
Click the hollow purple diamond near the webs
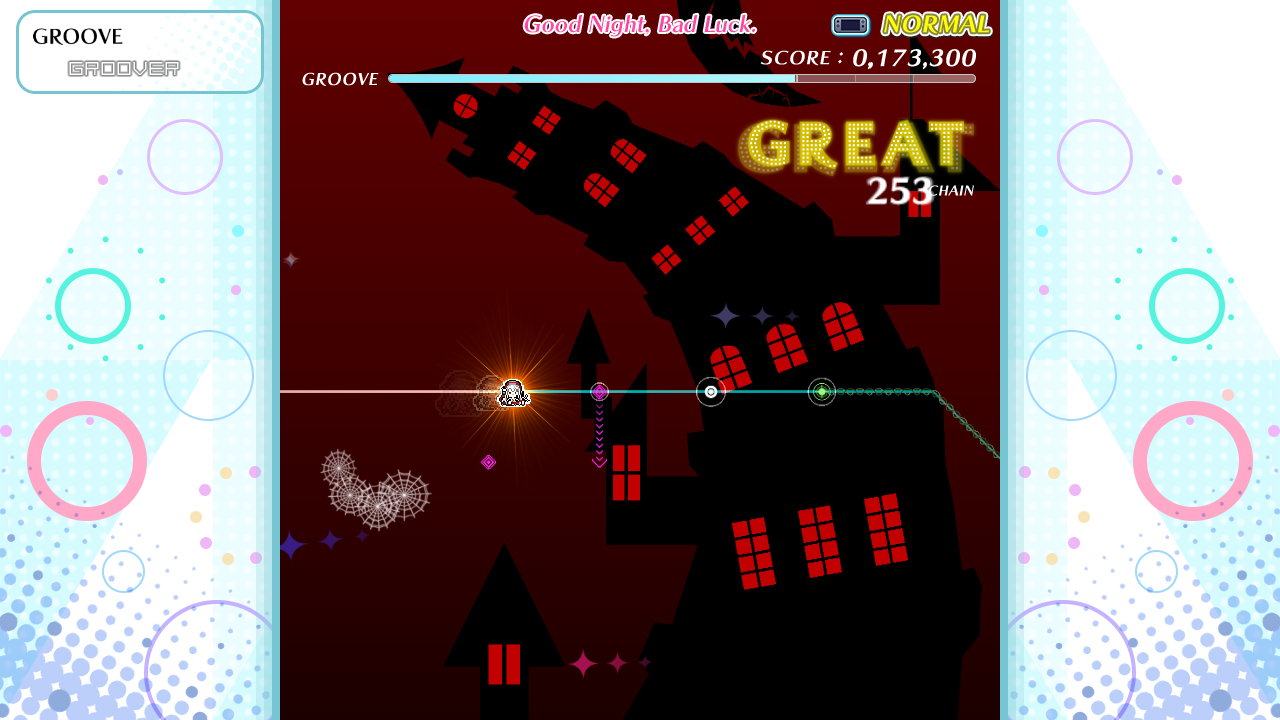(x=489, y=464)
